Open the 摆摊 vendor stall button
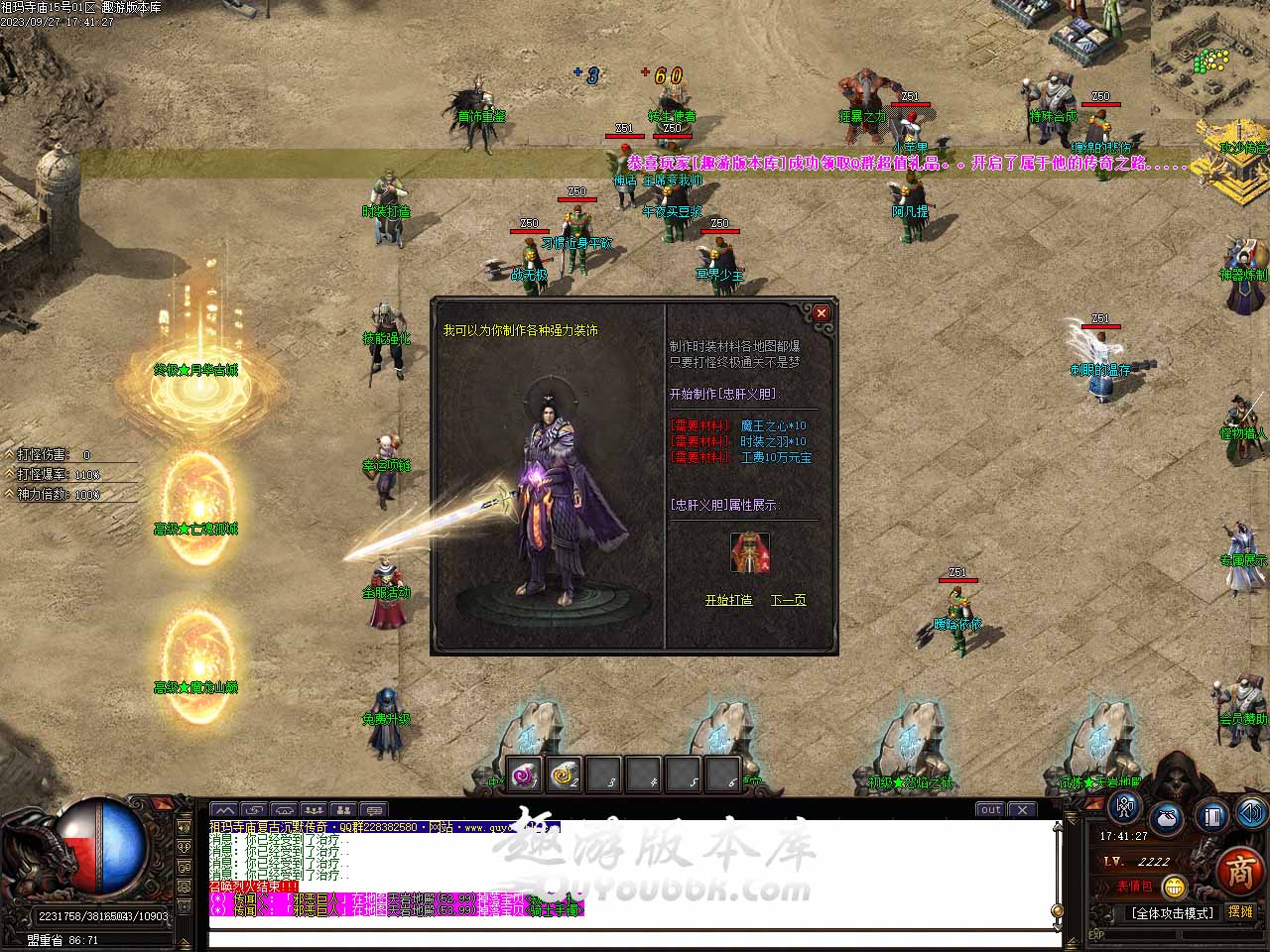Viewport: 1270px width, 952px height. (x=1240, y=911)
